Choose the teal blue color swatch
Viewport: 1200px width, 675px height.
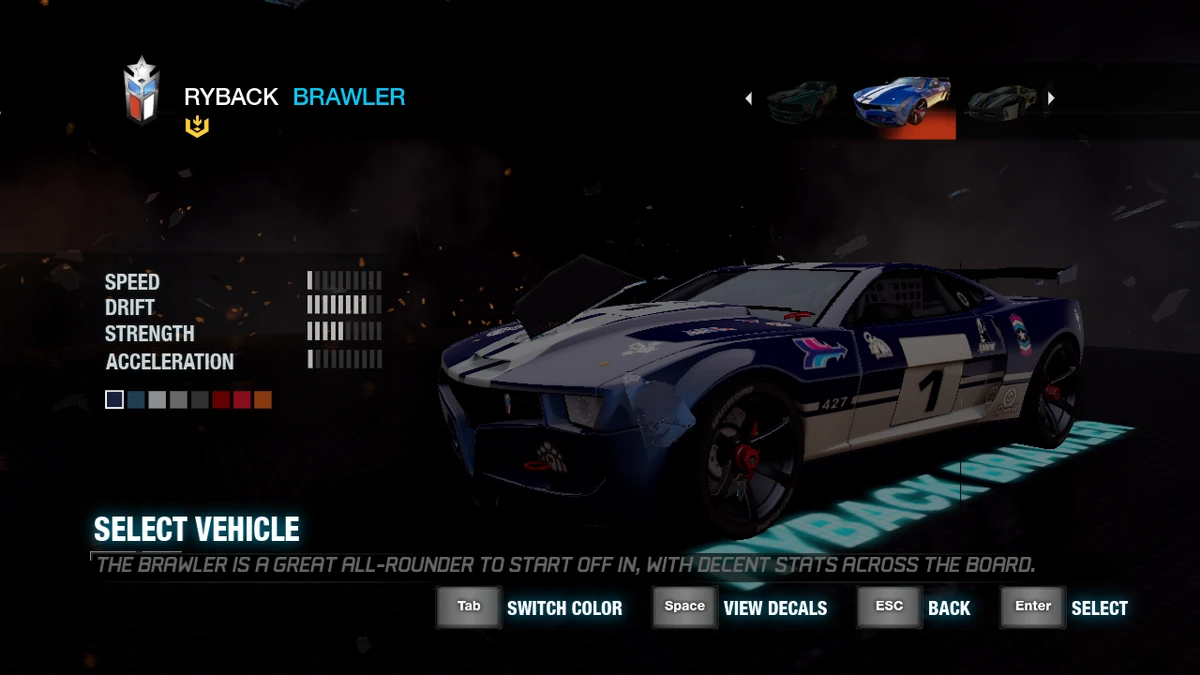click(x=136, y=400)
